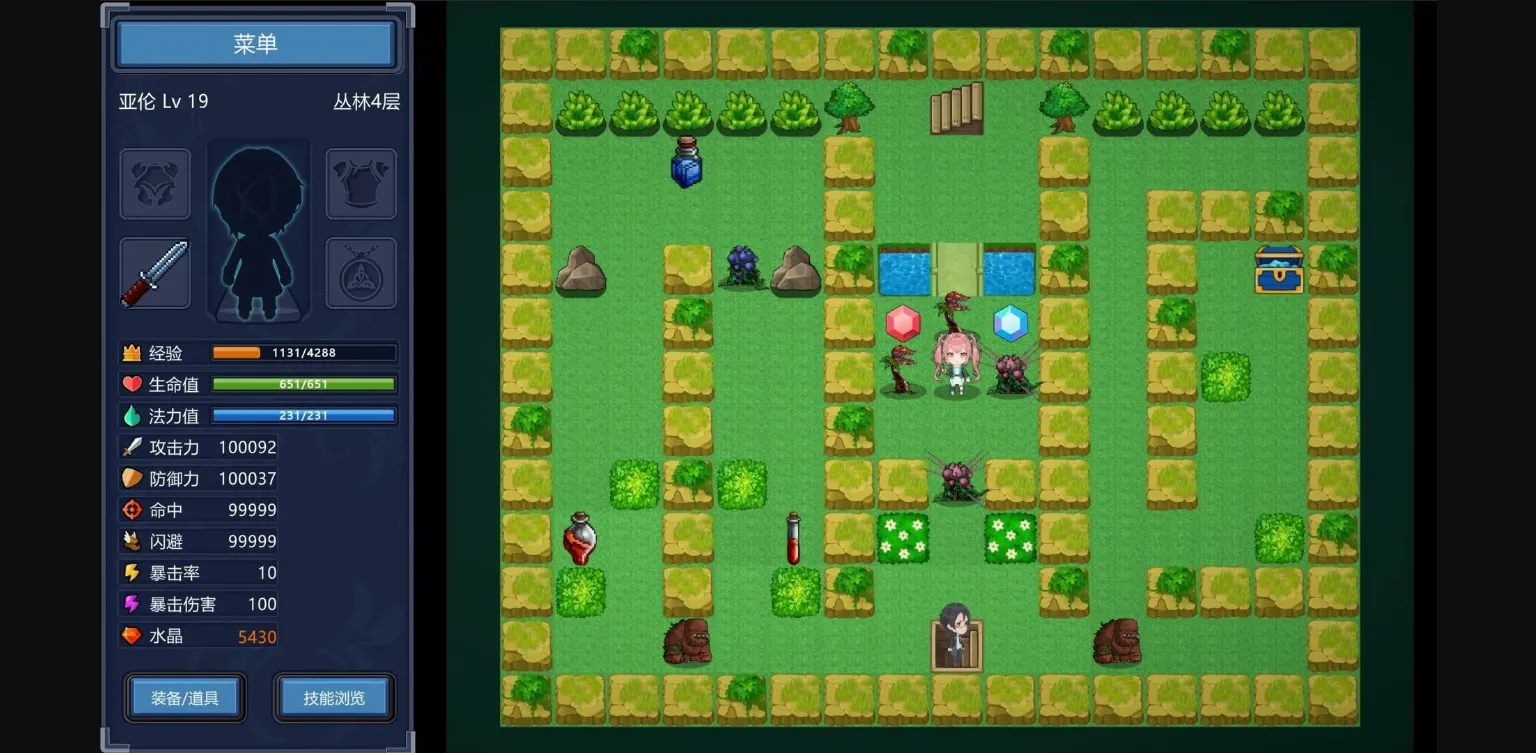The width and height of the screenshot is (1536, 753).
Task: Click the 亚伦 Lv 19 character name
Action: click(164, 100)
